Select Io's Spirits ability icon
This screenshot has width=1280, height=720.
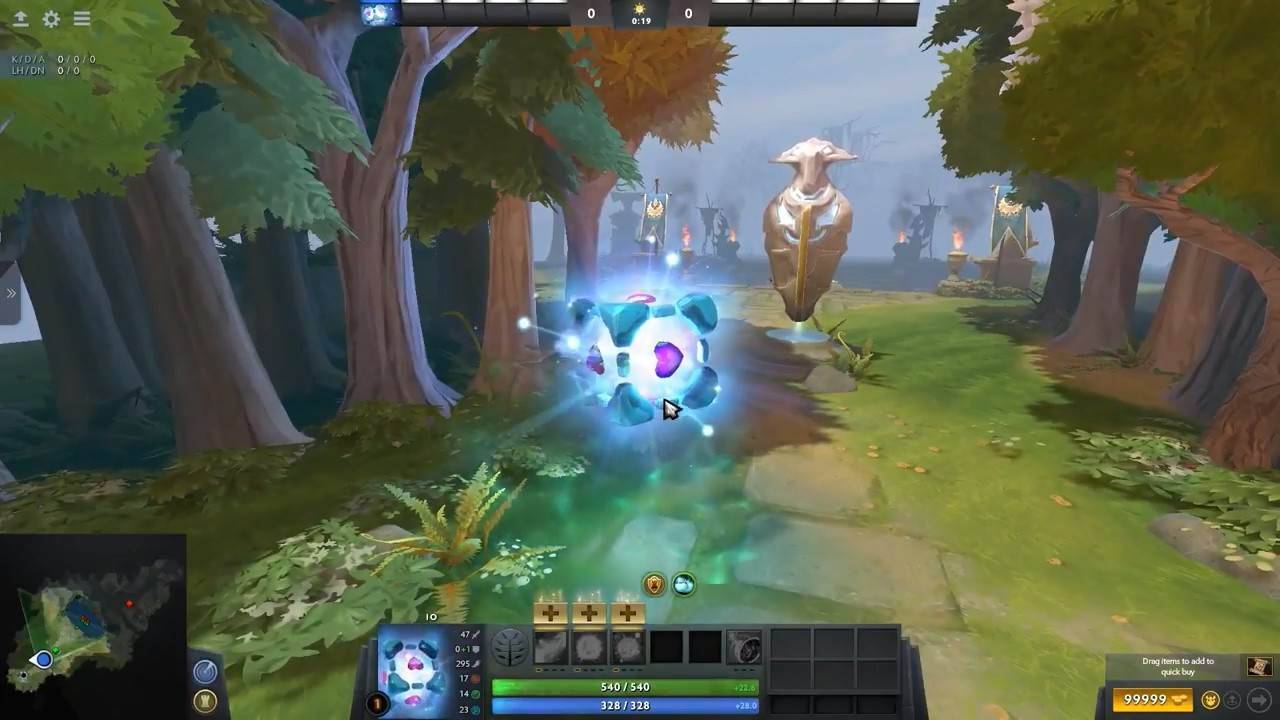coord(589,645)
